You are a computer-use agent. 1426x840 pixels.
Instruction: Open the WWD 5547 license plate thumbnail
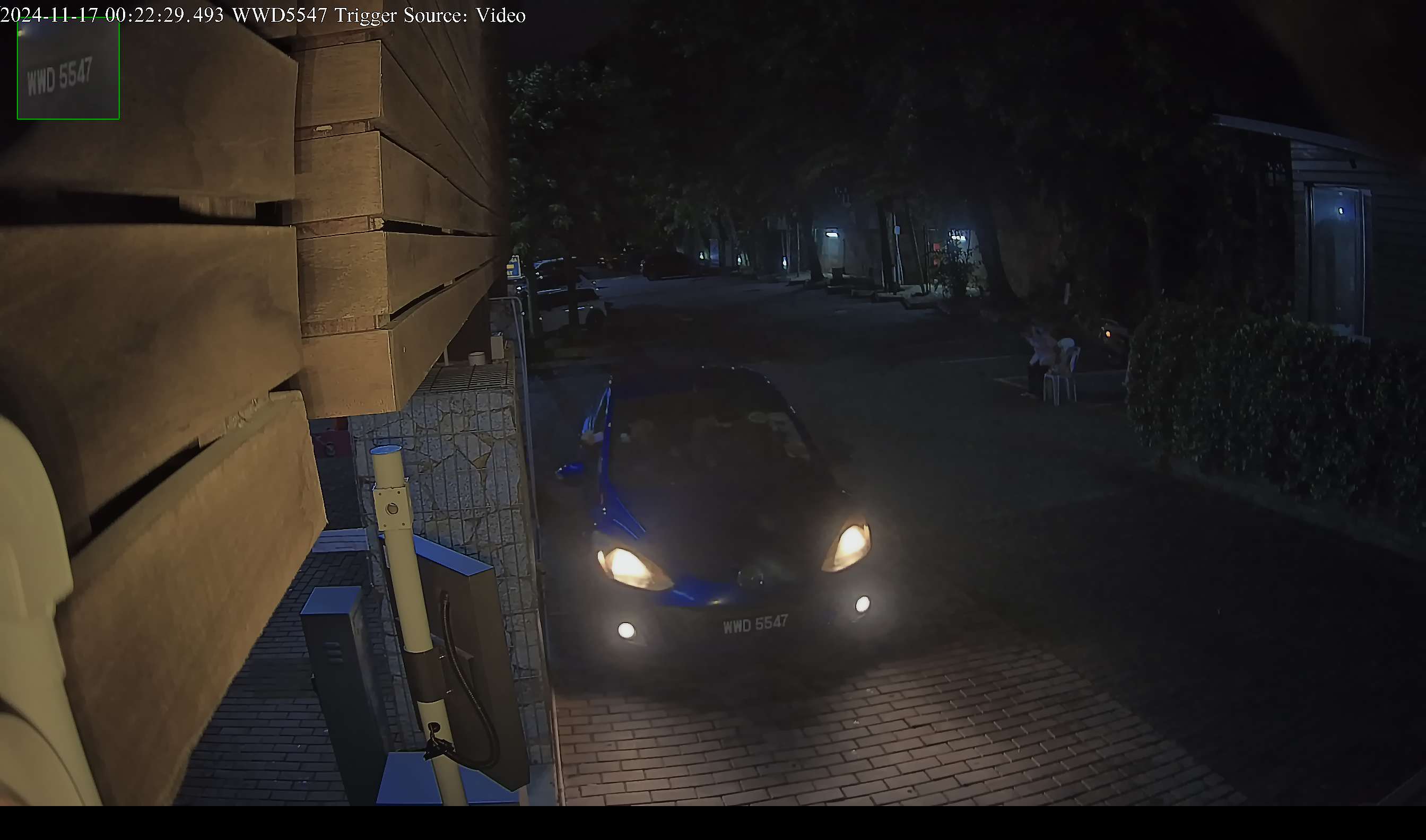pos(68,68)
